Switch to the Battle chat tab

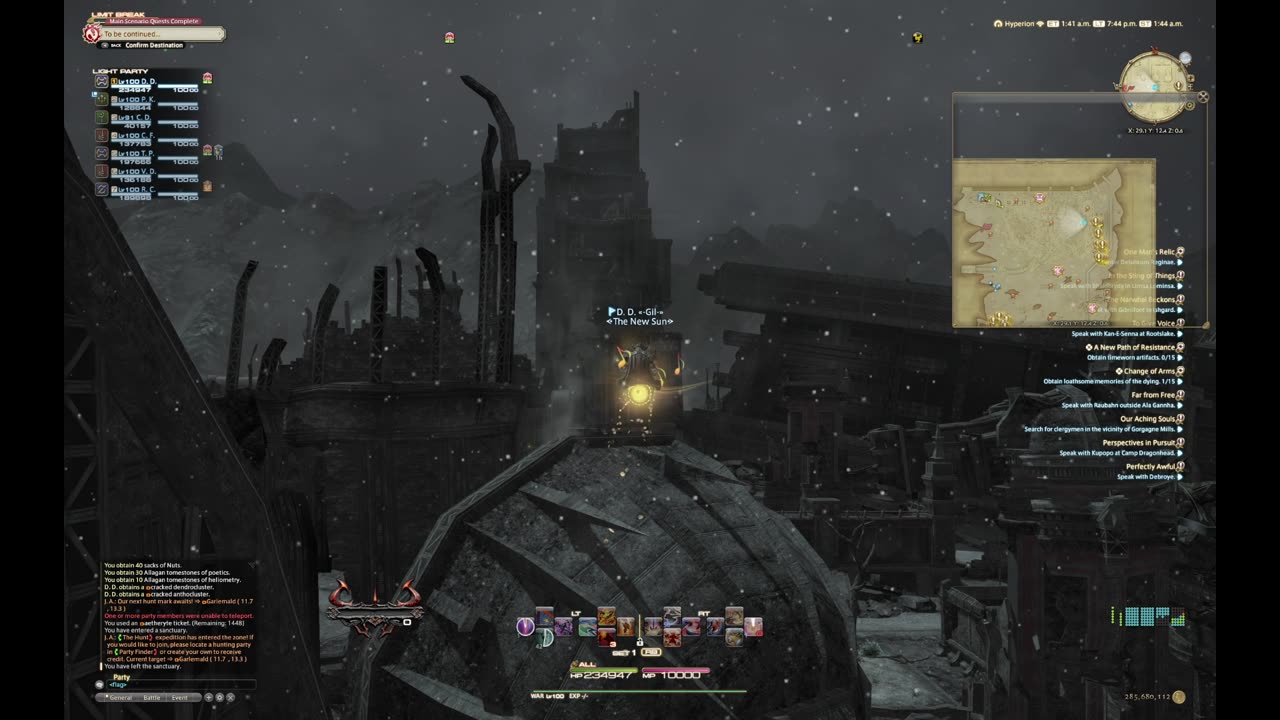151,697
